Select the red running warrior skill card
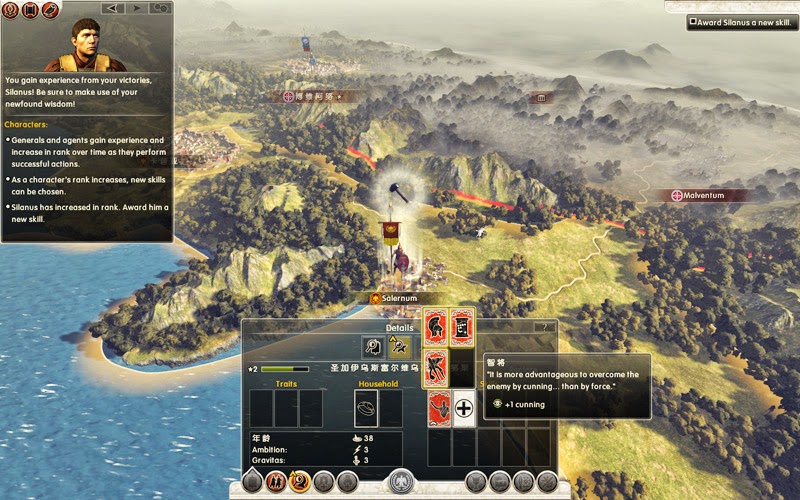 [x=435, y=367]
